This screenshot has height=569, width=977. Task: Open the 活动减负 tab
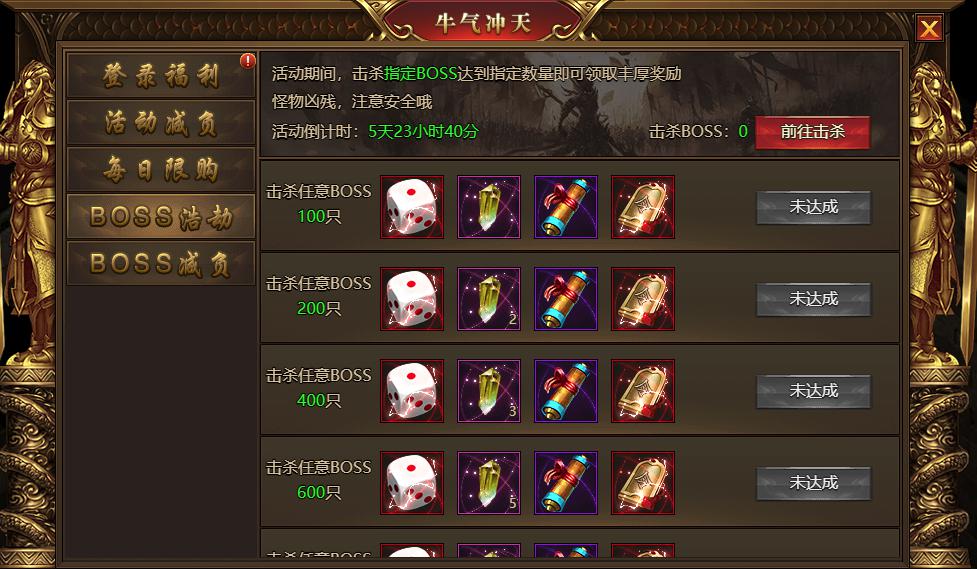pos(160,123)
